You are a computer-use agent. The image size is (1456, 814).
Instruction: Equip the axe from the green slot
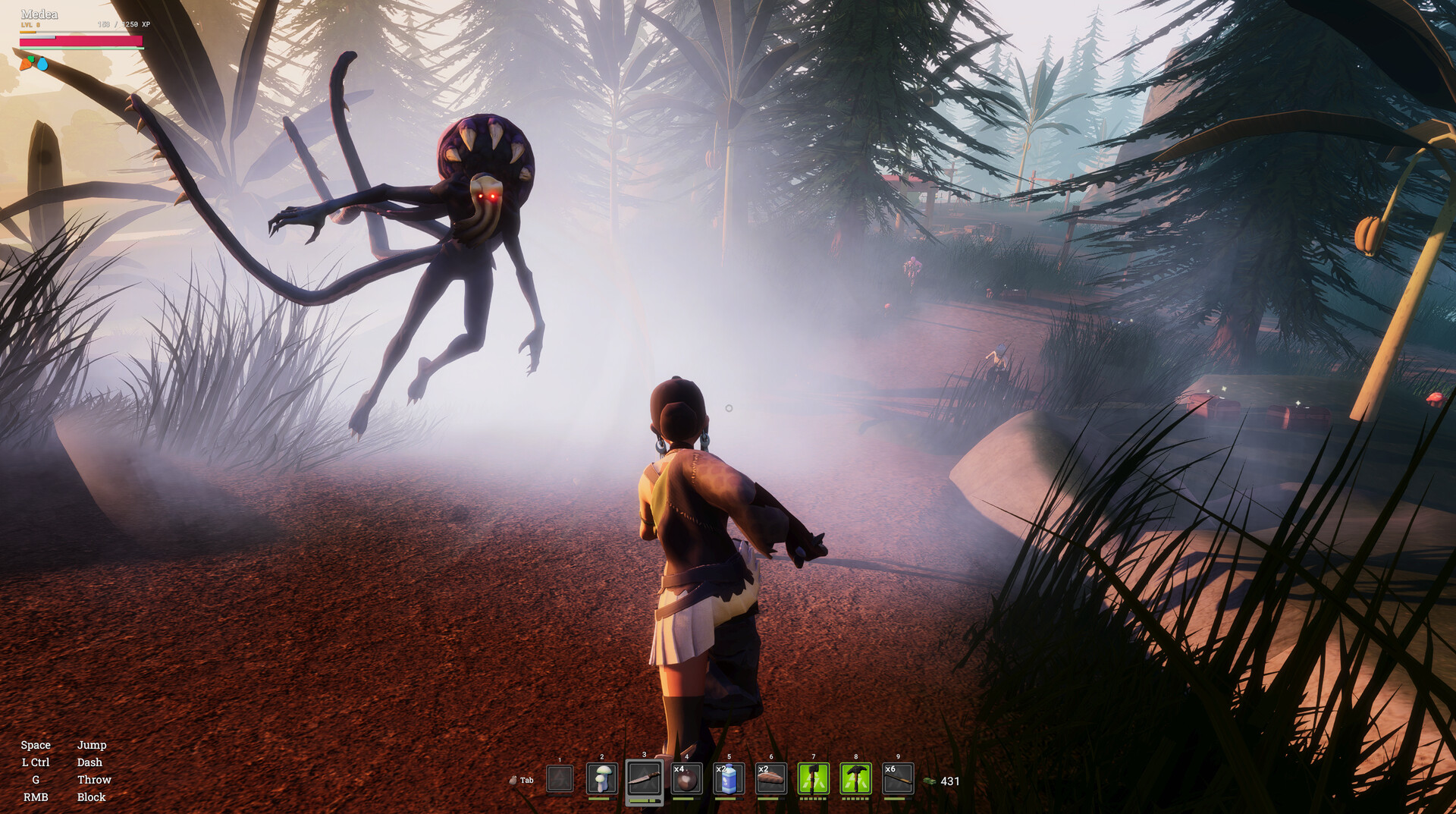[813, 779]
